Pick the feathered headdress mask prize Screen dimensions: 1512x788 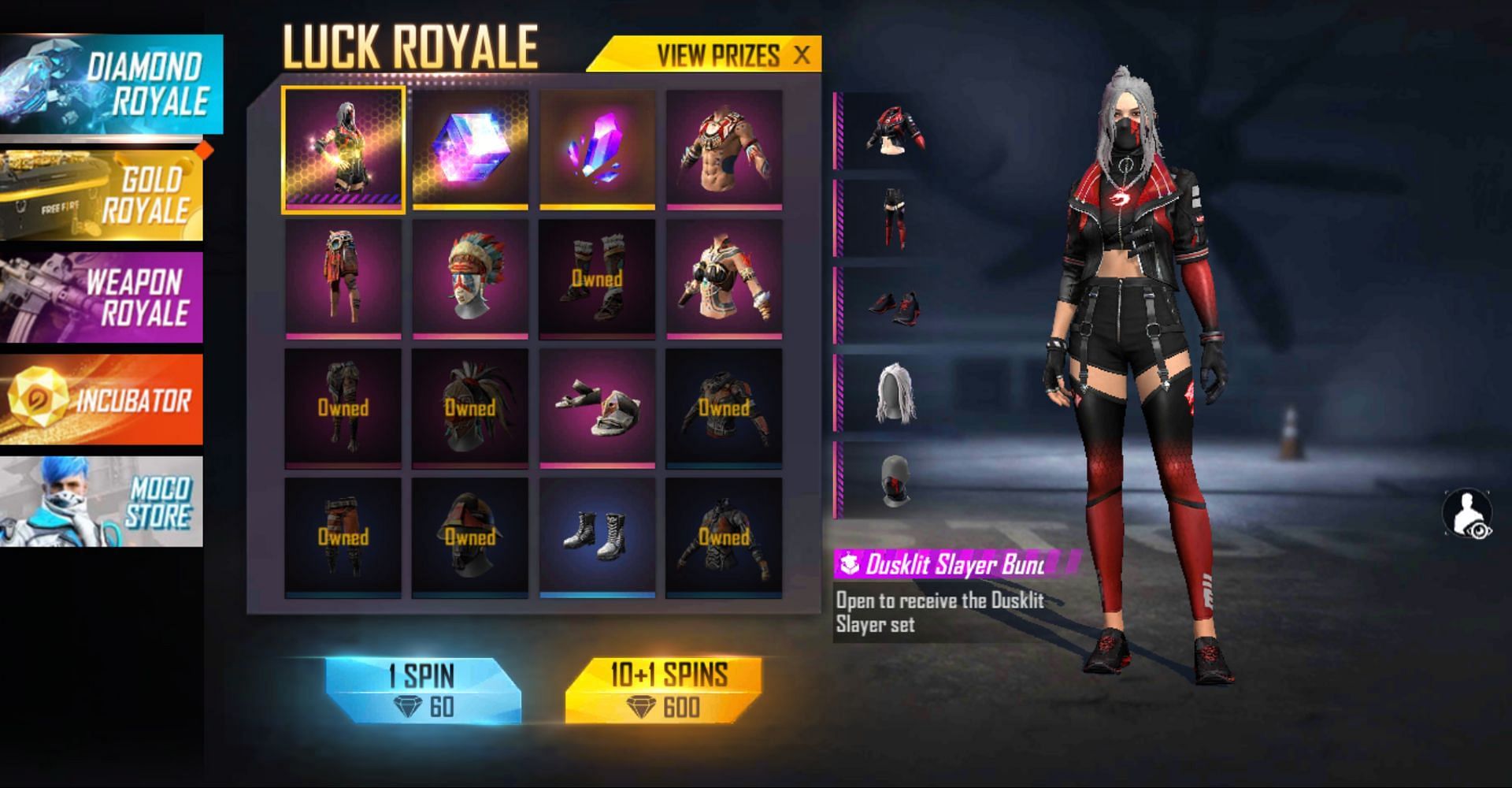470,279
